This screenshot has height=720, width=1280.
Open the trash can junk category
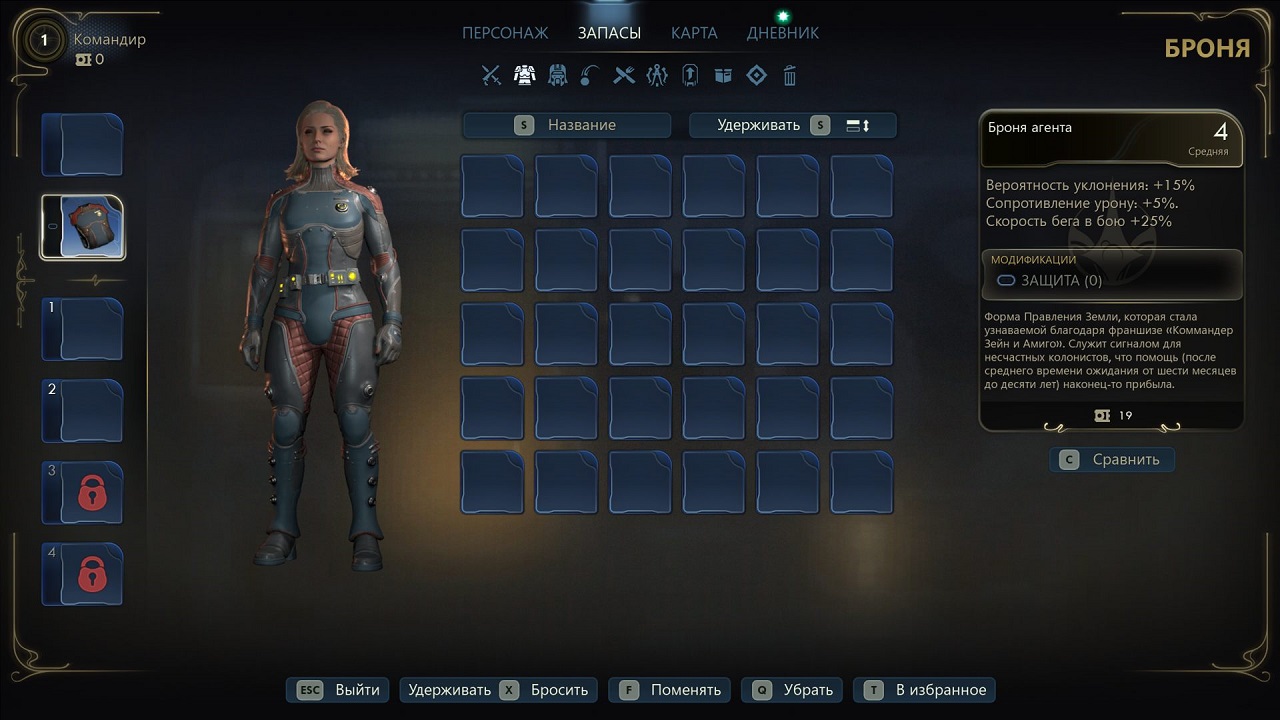(789, 75)
